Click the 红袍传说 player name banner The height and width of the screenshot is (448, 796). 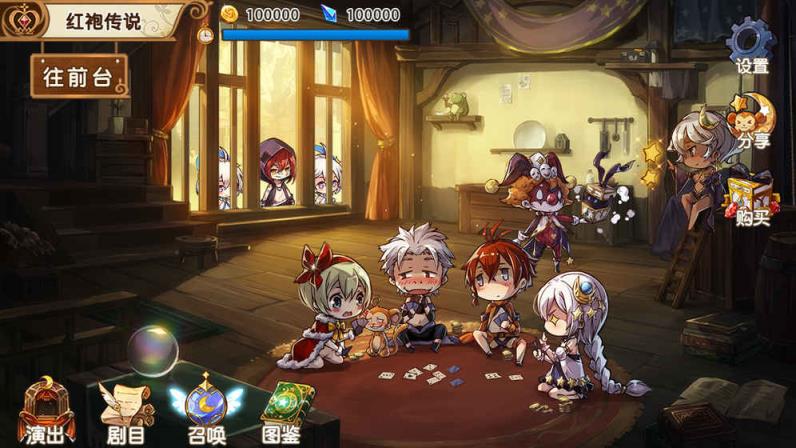point(103,20)
